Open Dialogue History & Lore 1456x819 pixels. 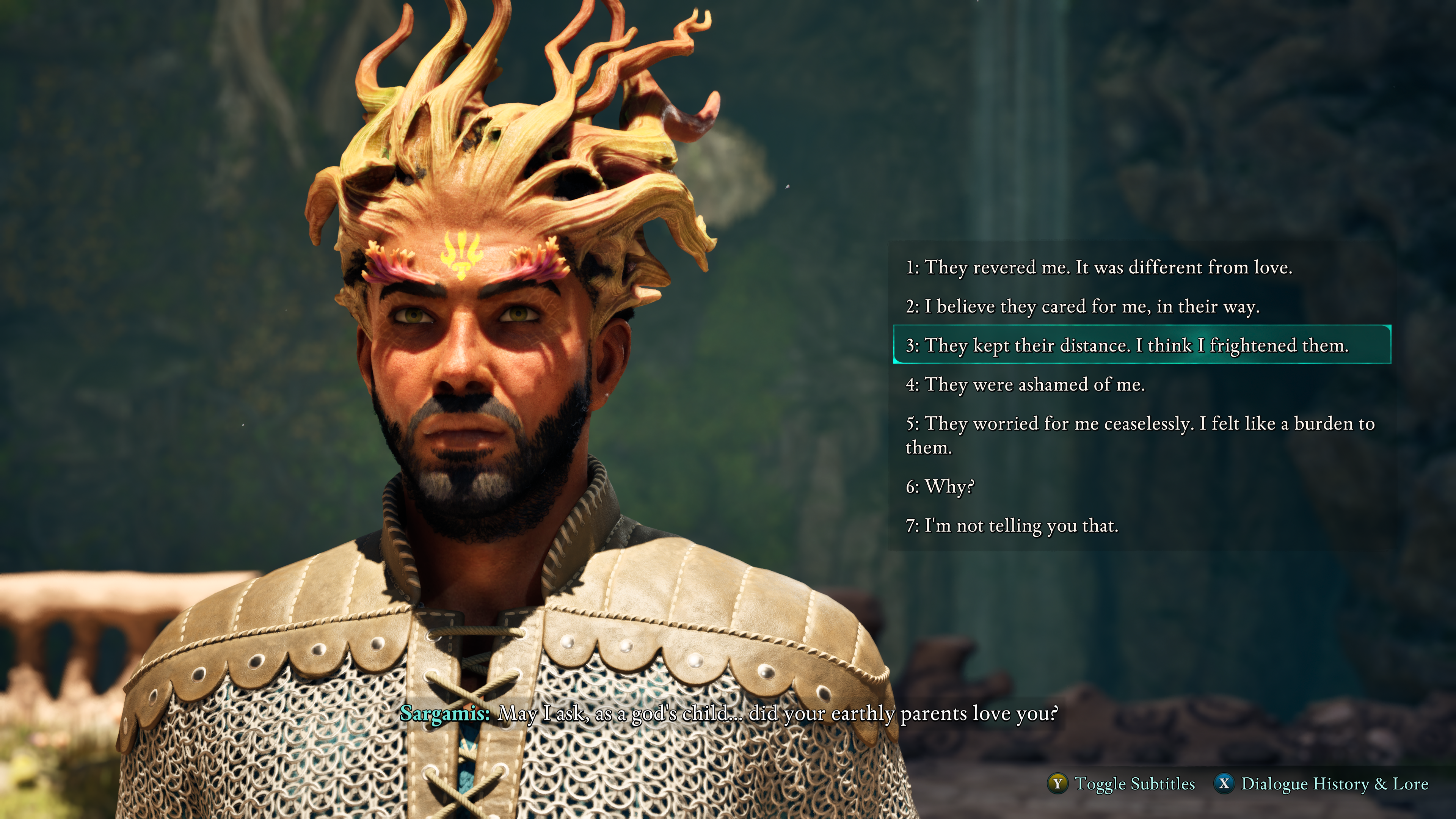tap(1321, 784)
